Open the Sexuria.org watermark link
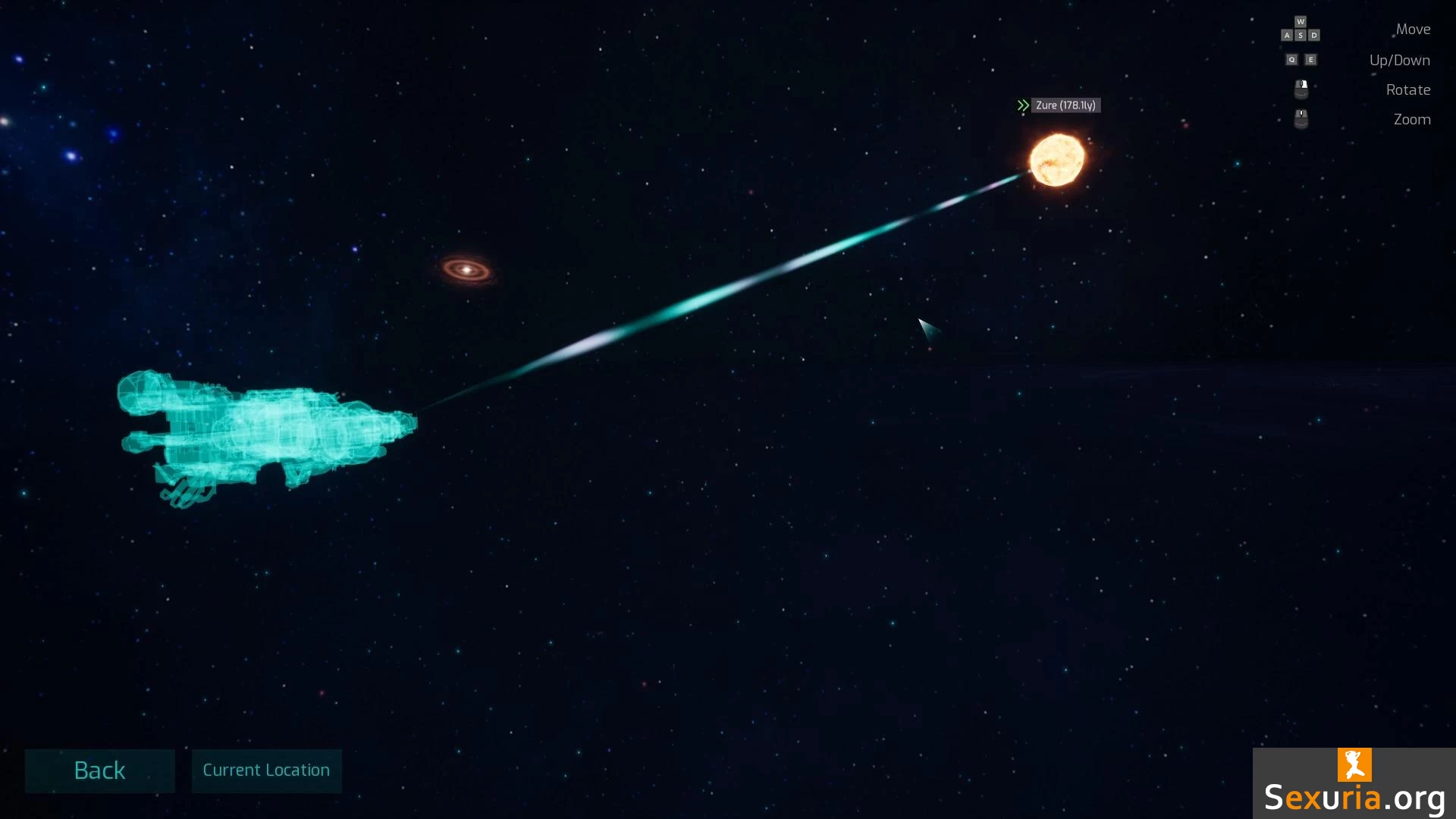Viewport: 1456px width, 819px height. 1354,785
